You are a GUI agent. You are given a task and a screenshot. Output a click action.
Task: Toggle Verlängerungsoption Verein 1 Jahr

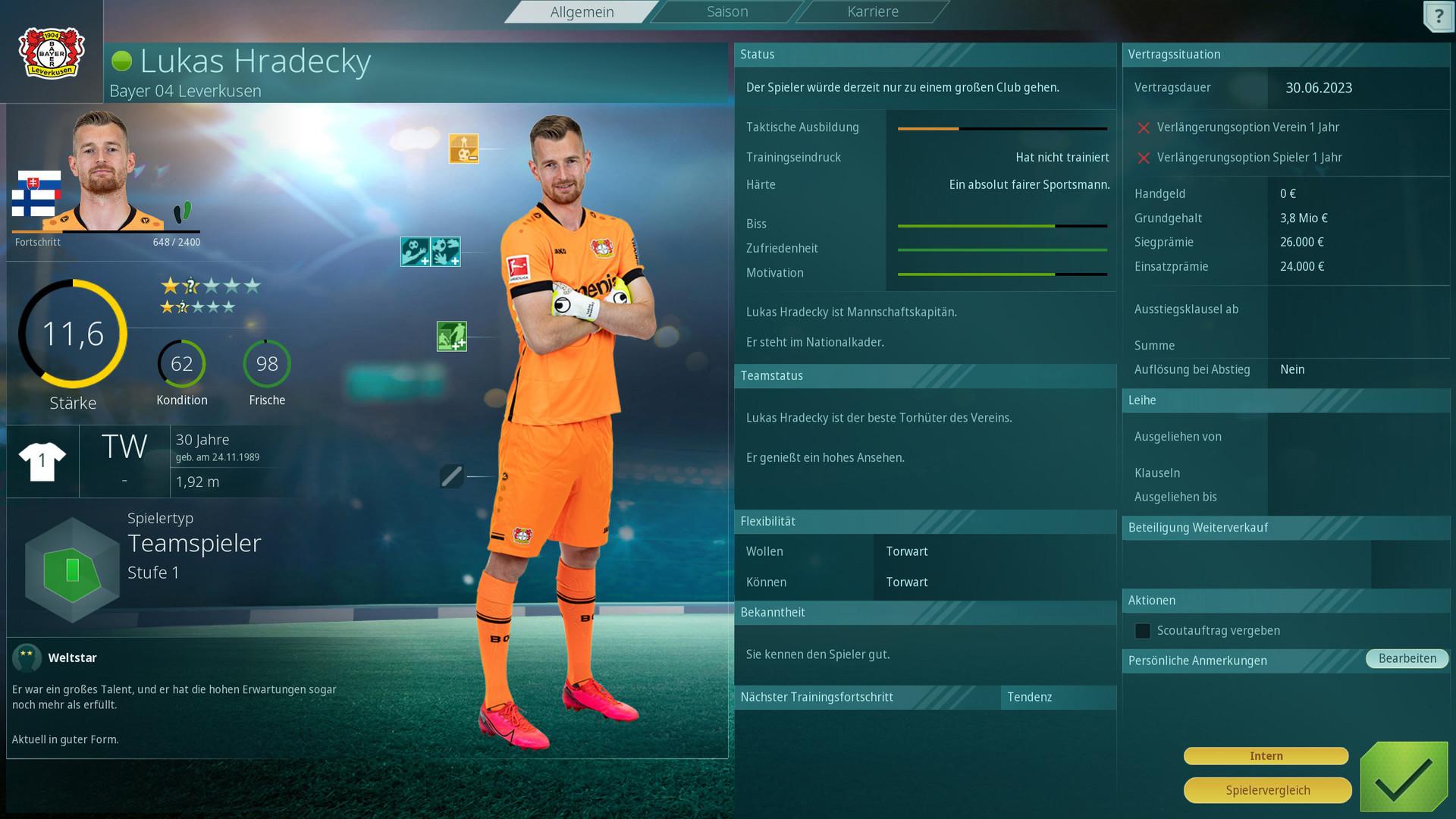[x=1144, y=127]
